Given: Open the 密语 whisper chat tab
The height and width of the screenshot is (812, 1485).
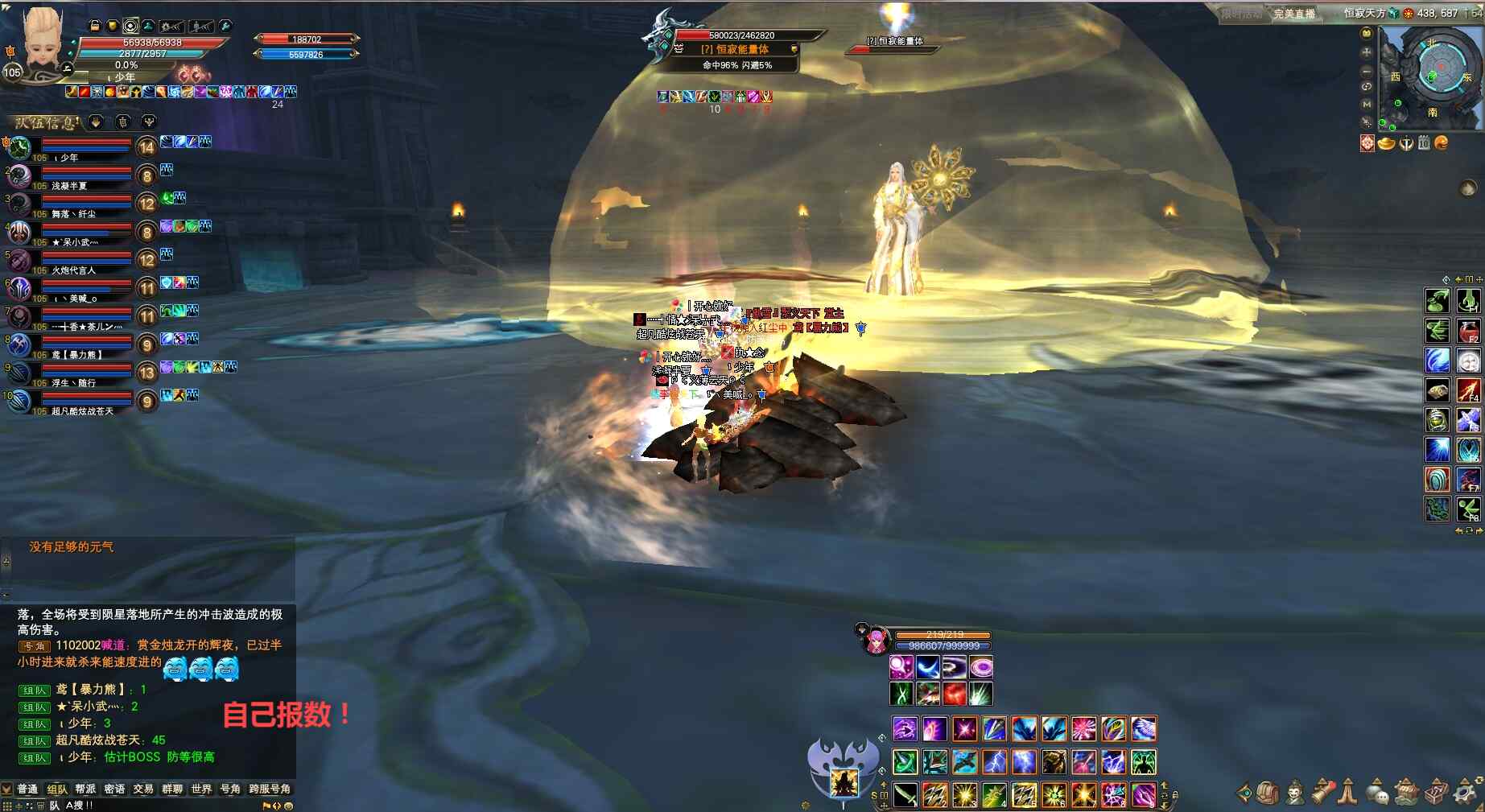Looking at the screenshot, I should (x=114, y=789).
